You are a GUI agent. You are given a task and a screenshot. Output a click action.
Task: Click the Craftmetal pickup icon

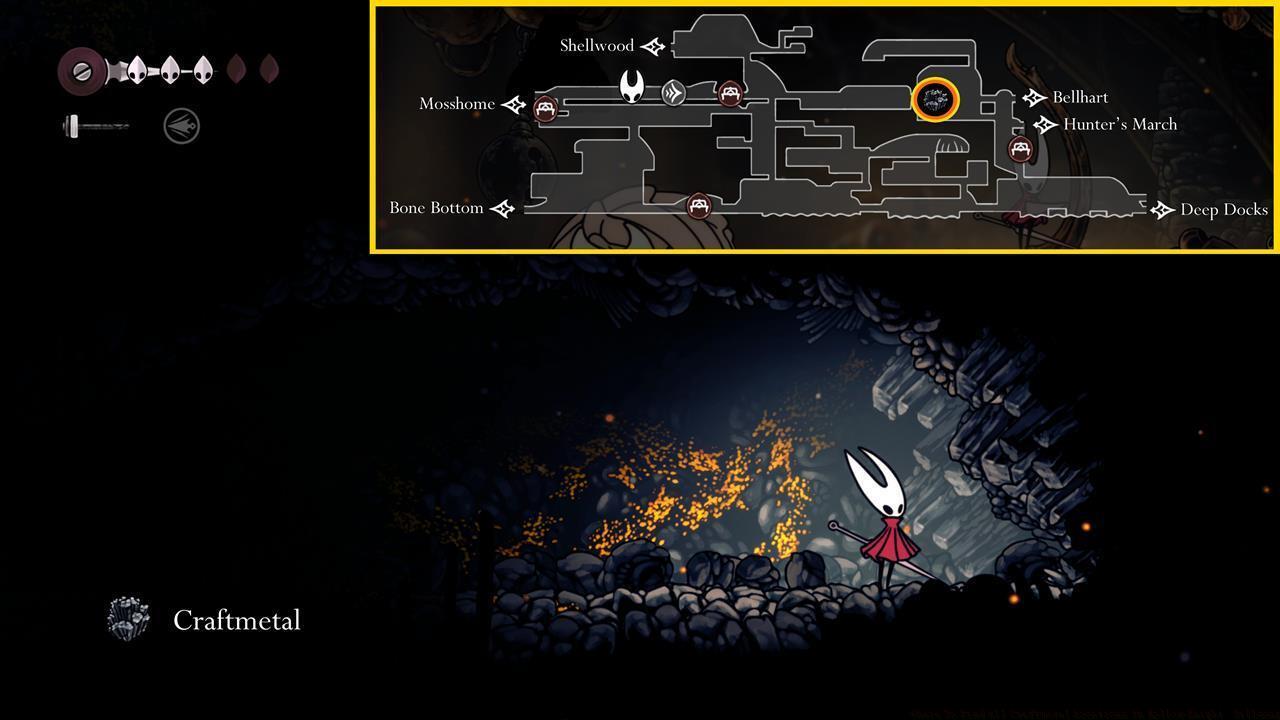[126, 619]
